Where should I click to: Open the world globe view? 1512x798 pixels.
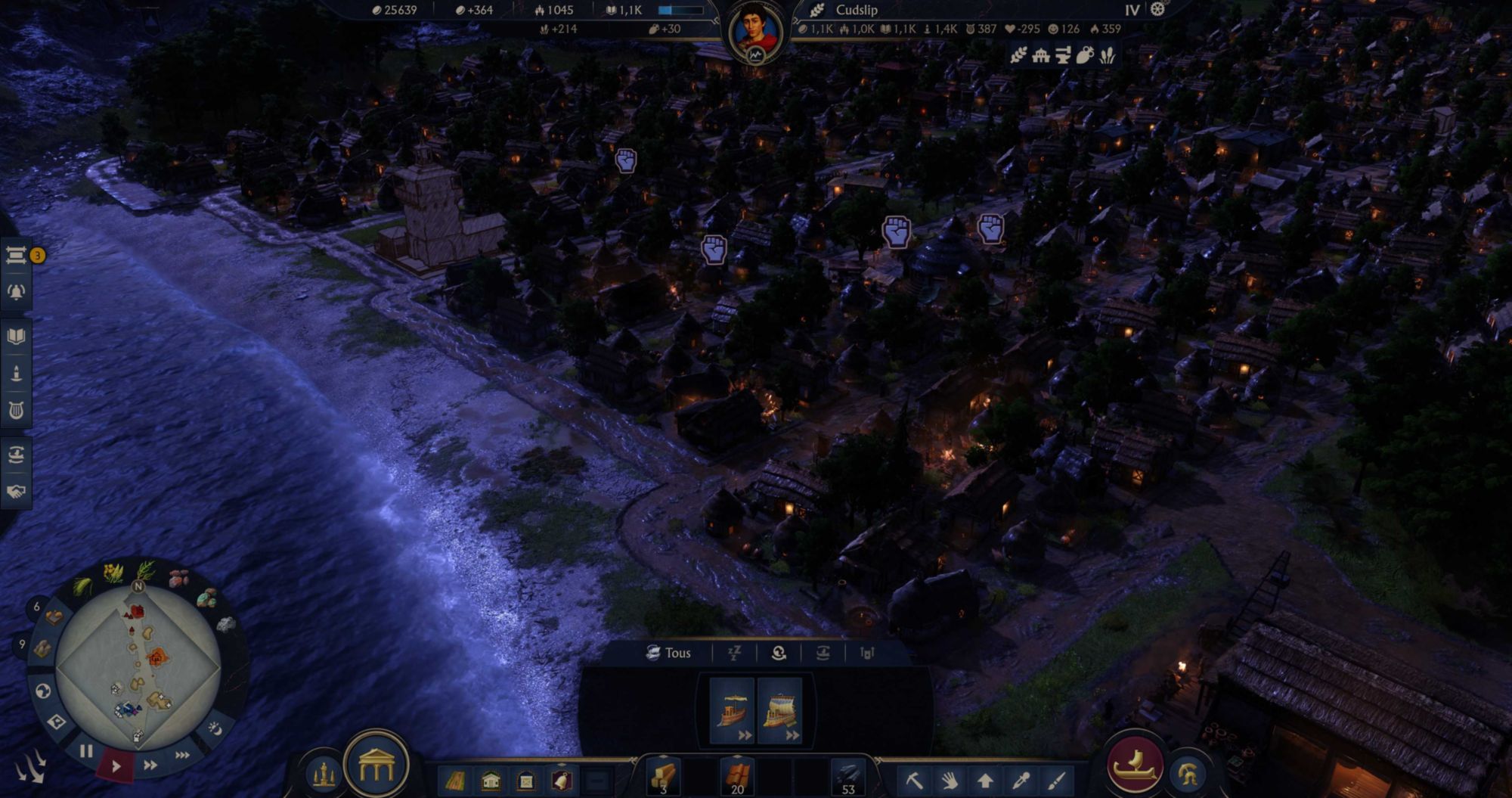[x=43, y=691]
